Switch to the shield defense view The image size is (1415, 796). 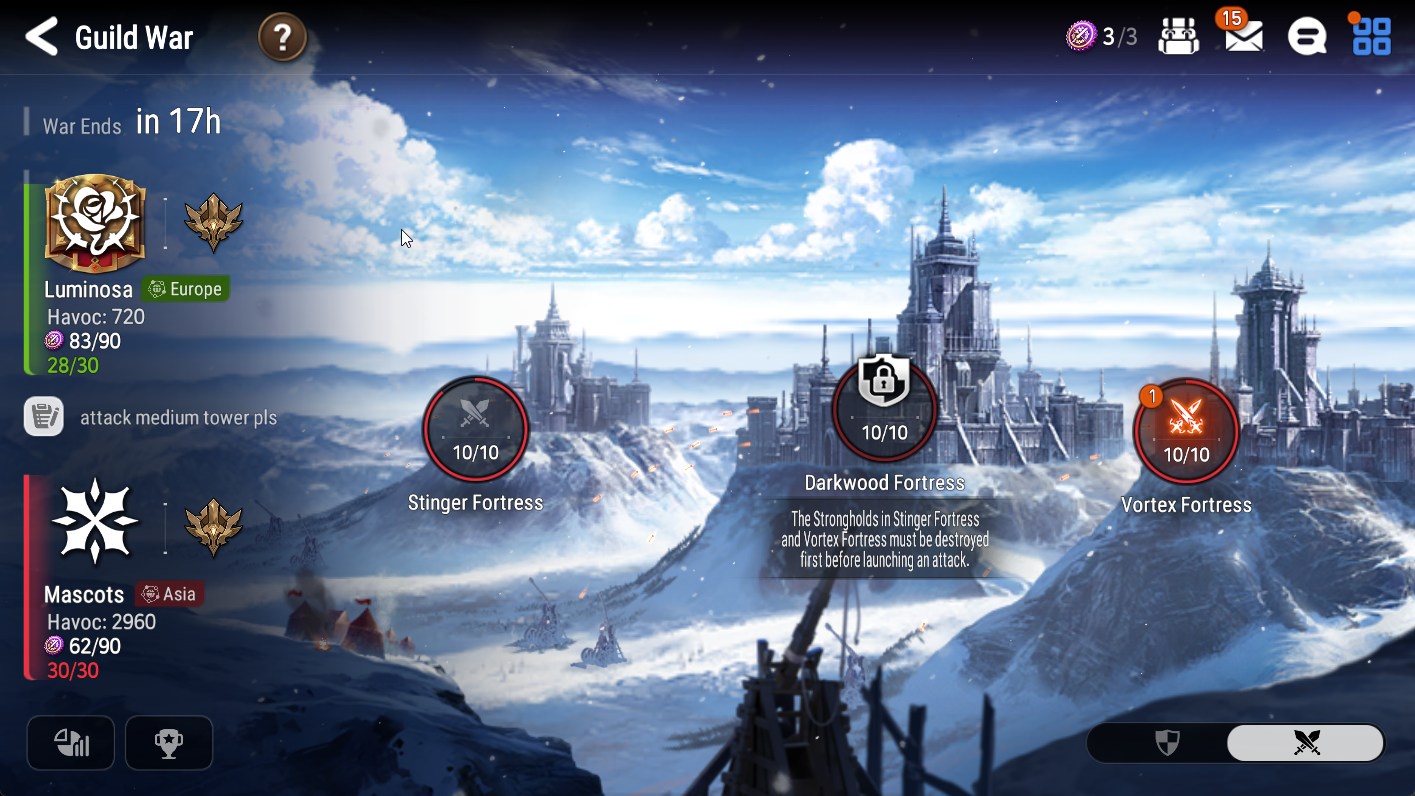1167,742
